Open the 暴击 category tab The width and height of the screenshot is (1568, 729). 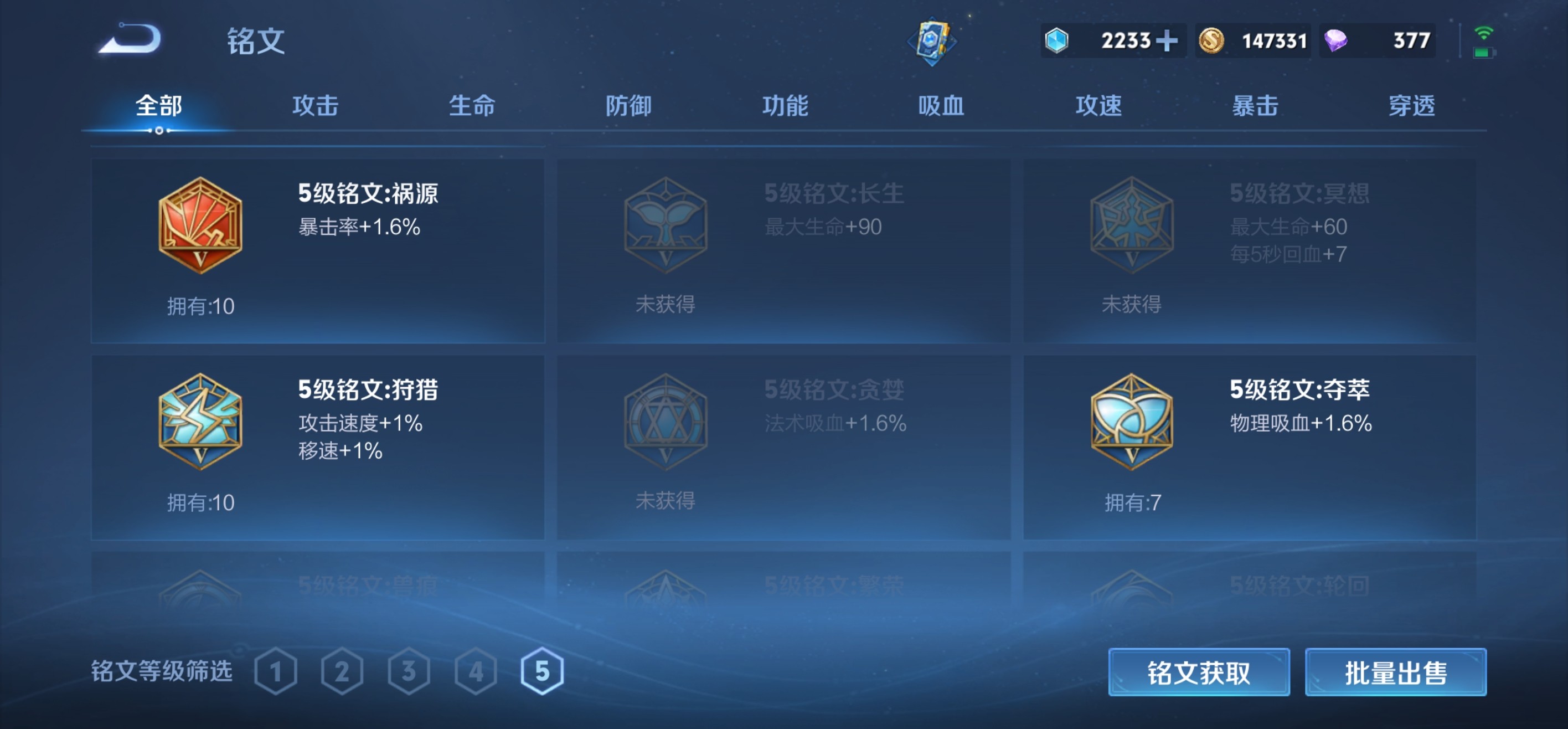(1255, 106)
